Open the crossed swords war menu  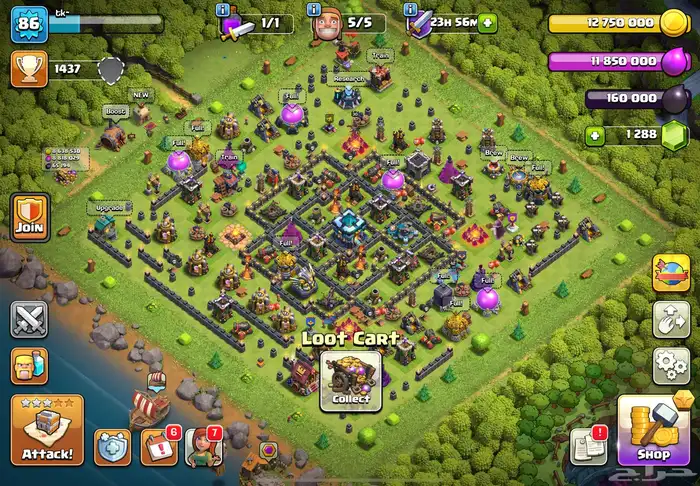click(x=30, y=320)
